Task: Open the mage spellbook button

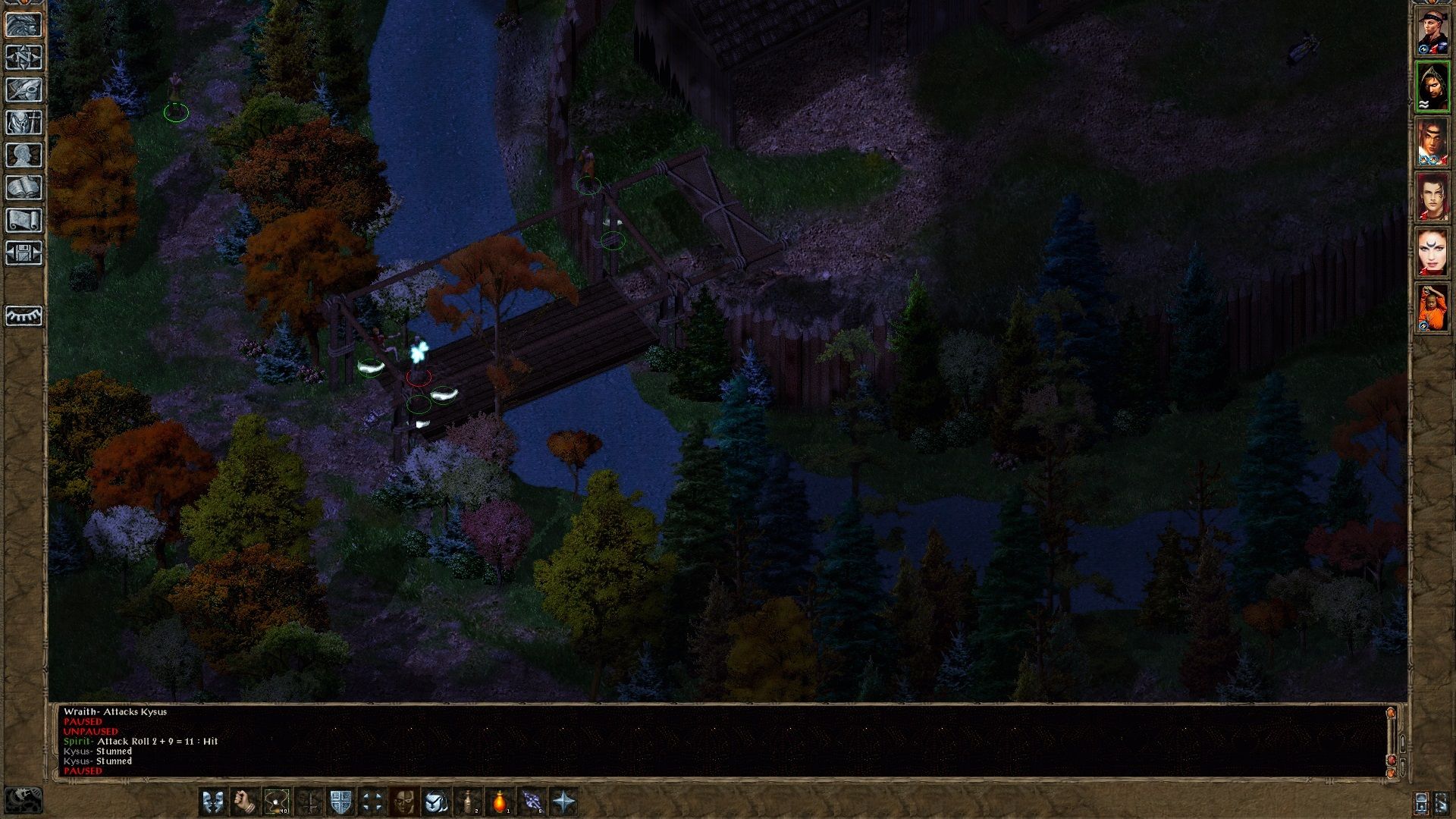Action: pyautogui.click(x=24, y=188)
